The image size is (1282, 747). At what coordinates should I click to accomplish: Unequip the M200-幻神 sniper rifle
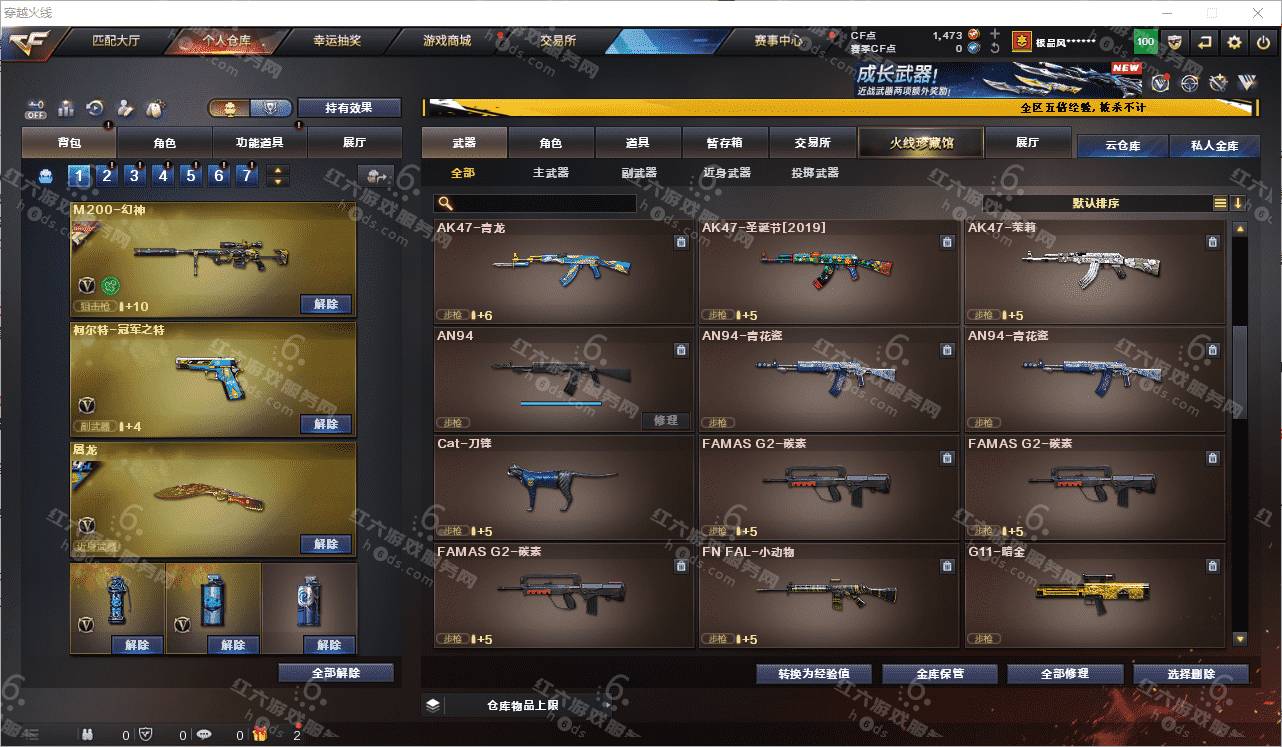click(x=326, y=304)
